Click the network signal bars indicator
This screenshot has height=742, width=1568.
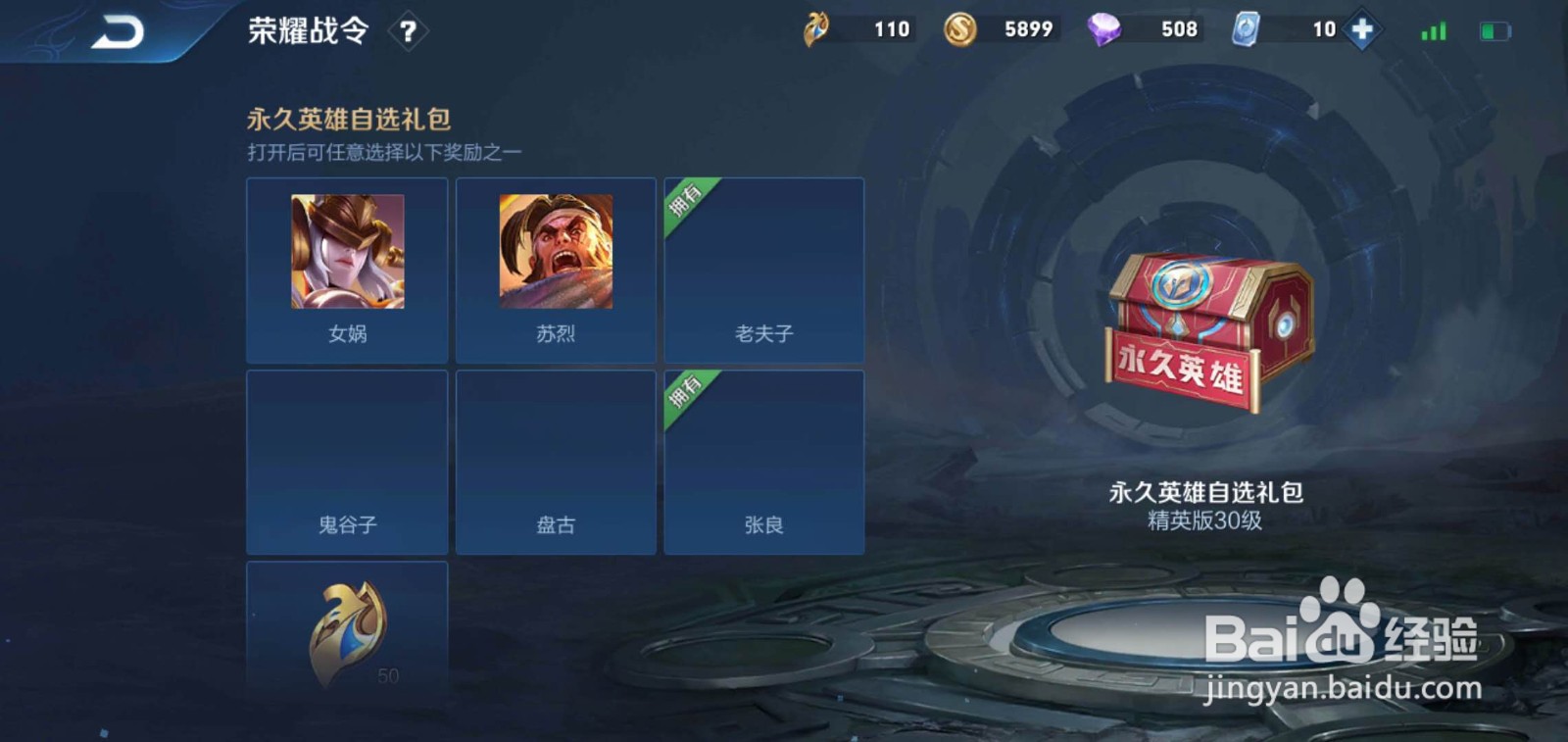pos(1432,30)
